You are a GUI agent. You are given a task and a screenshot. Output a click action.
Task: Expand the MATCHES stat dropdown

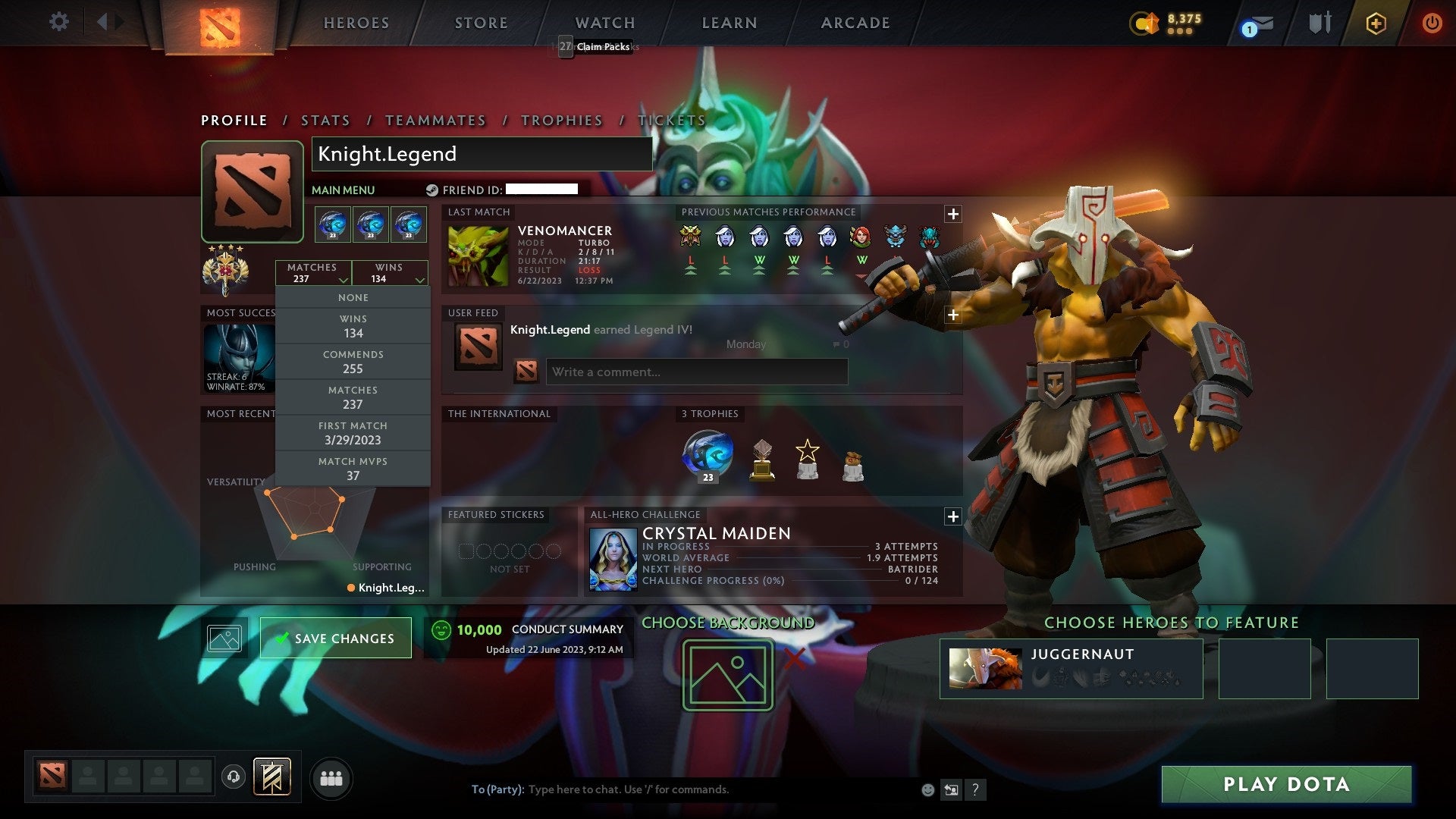coord(314,272)
